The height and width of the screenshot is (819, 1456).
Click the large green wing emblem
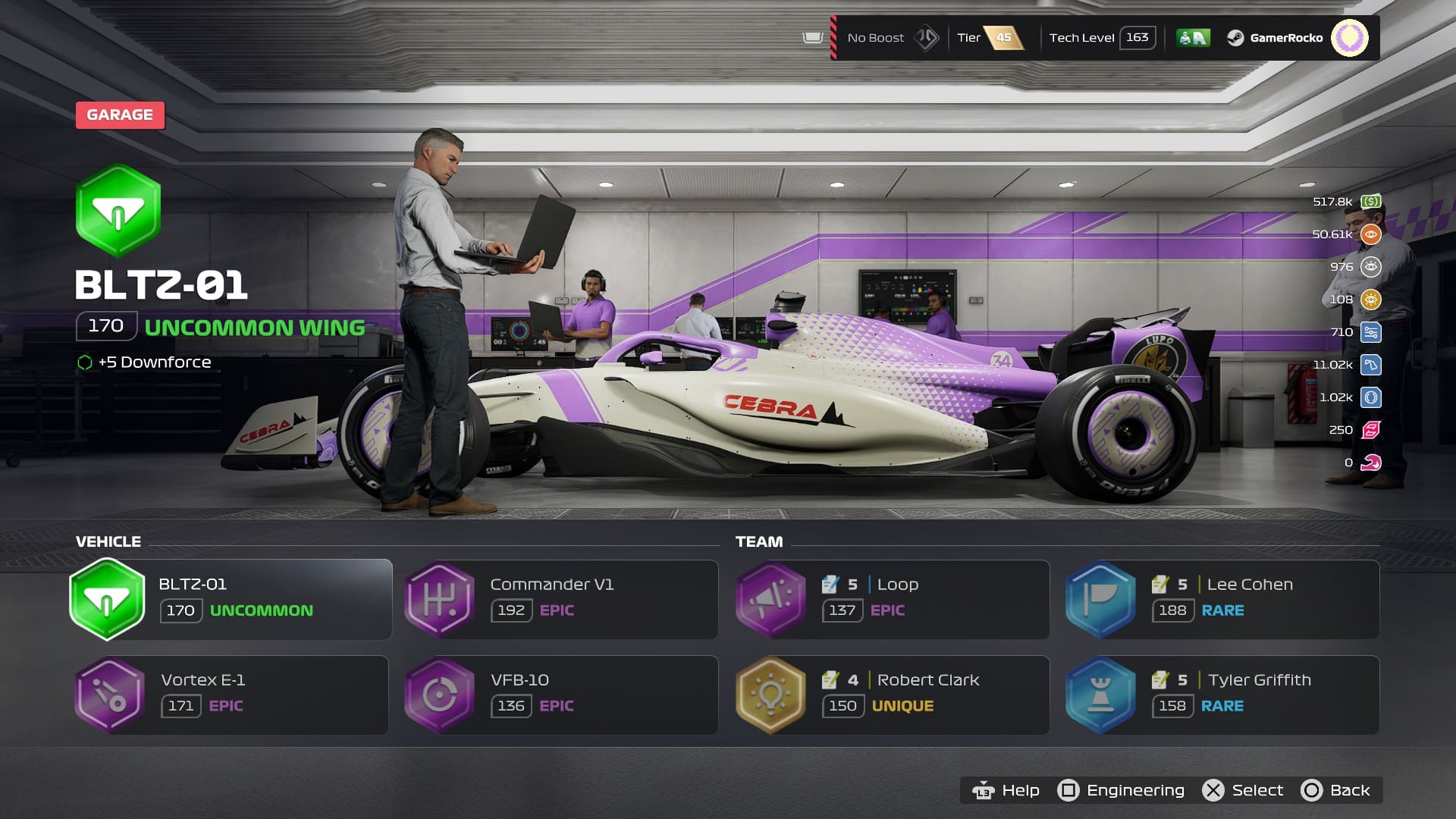[x=118, y=211]
